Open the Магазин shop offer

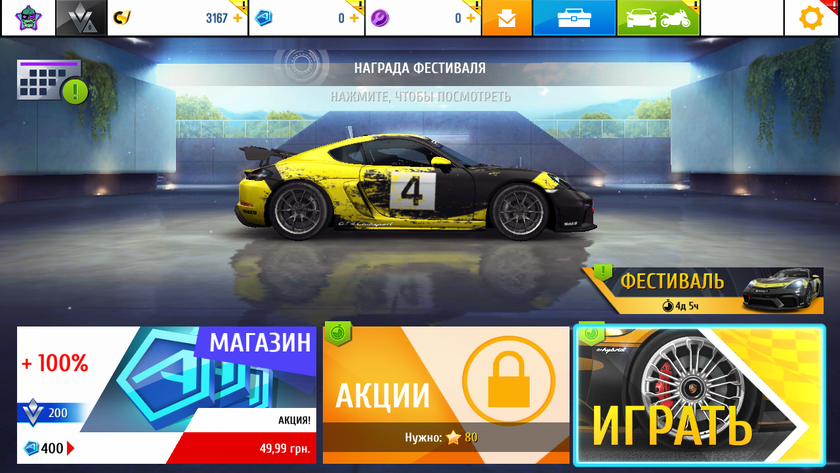point(166,394)
